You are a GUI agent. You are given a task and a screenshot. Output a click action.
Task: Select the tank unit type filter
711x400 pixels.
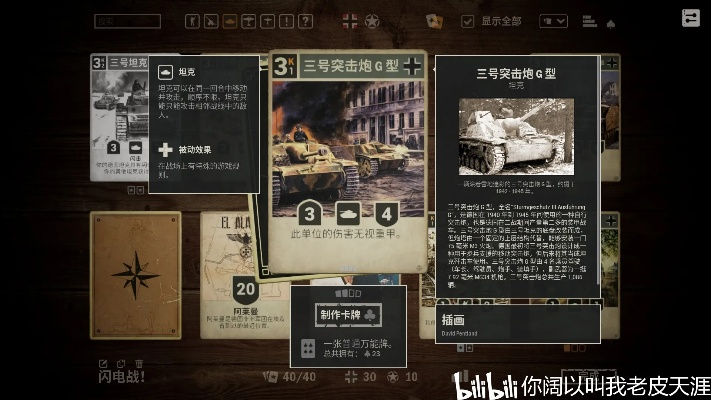(x=230, y=20)
